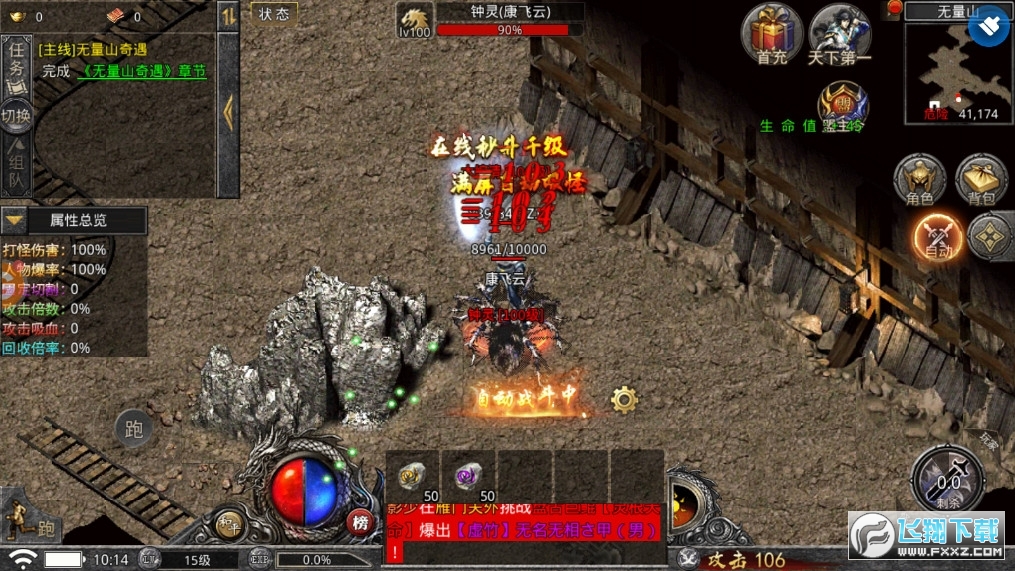Toggle the 自动 auto-battle button
This screenshot has height=571, width=1015.
(937, 237)
